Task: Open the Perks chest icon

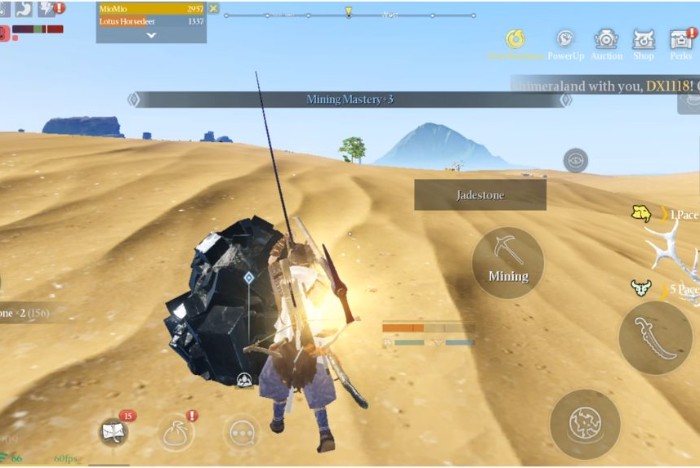Action: [x=682, y=41]
